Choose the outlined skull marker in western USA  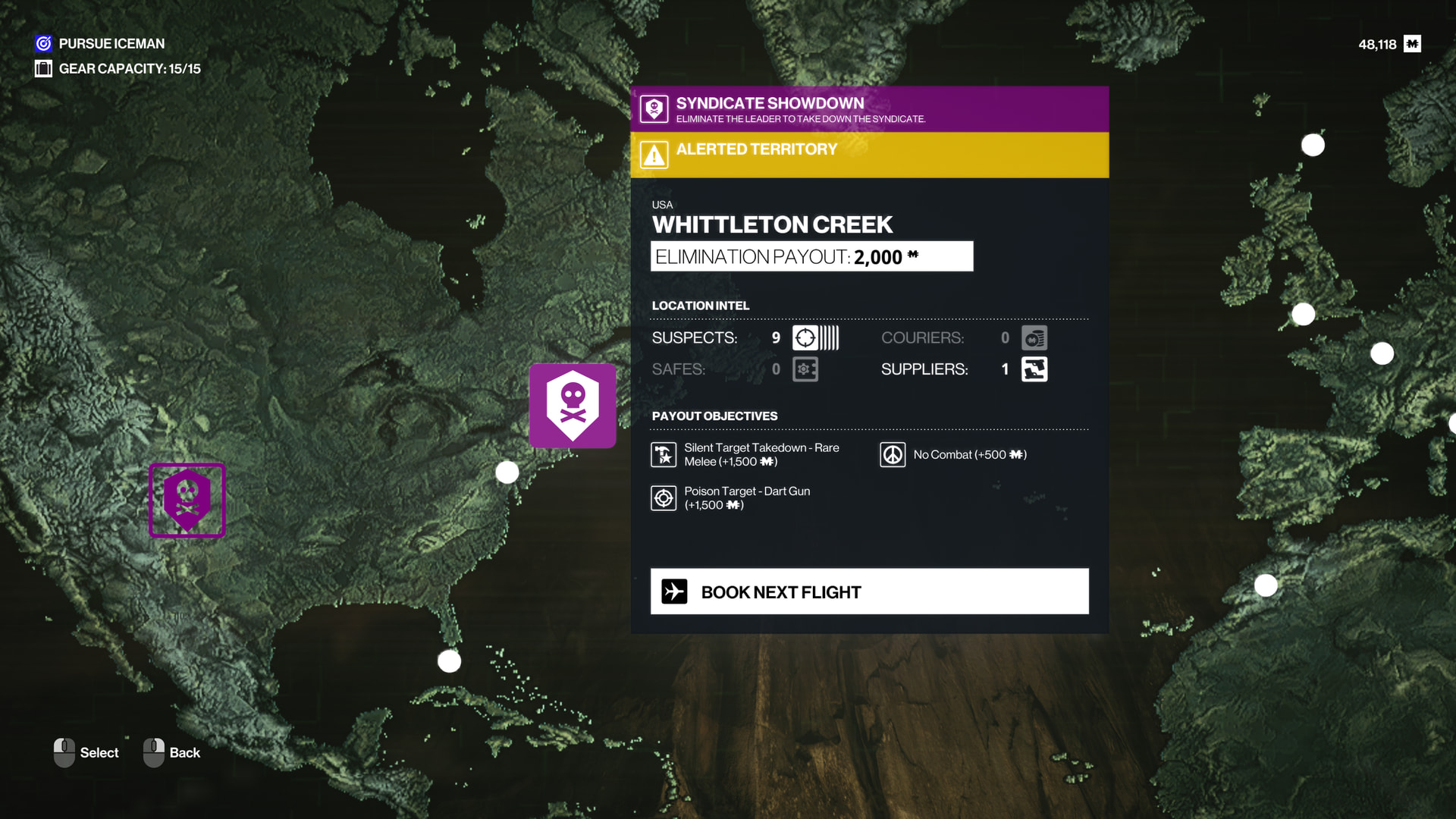[187, 500]
